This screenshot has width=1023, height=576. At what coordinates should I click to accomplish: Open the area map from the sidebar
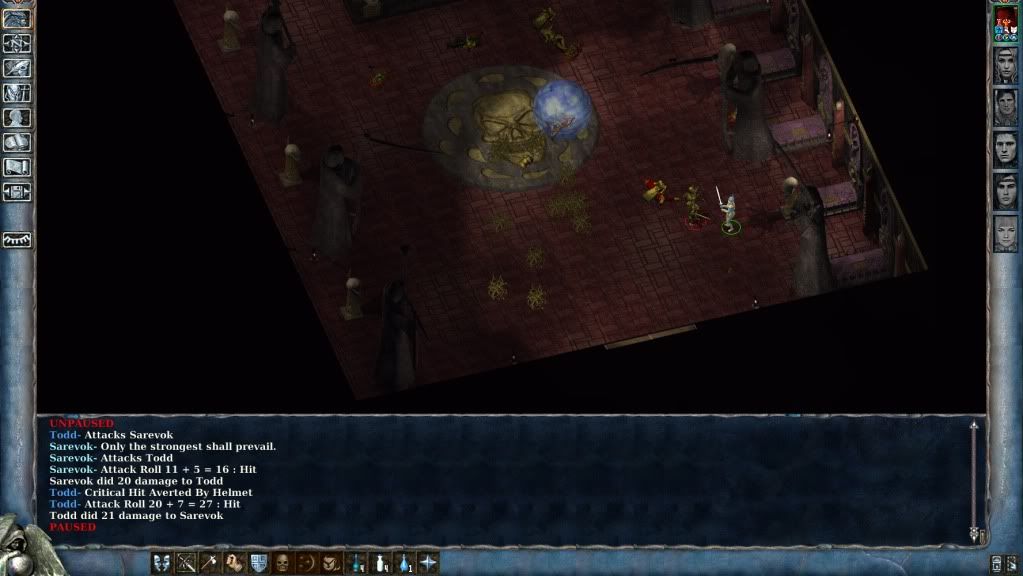(x=17, y=43)
